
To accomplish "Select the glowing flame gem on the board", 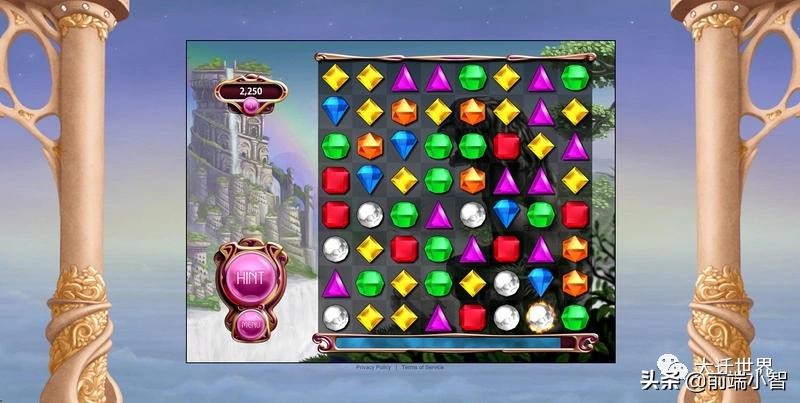I will pos(541,318).
